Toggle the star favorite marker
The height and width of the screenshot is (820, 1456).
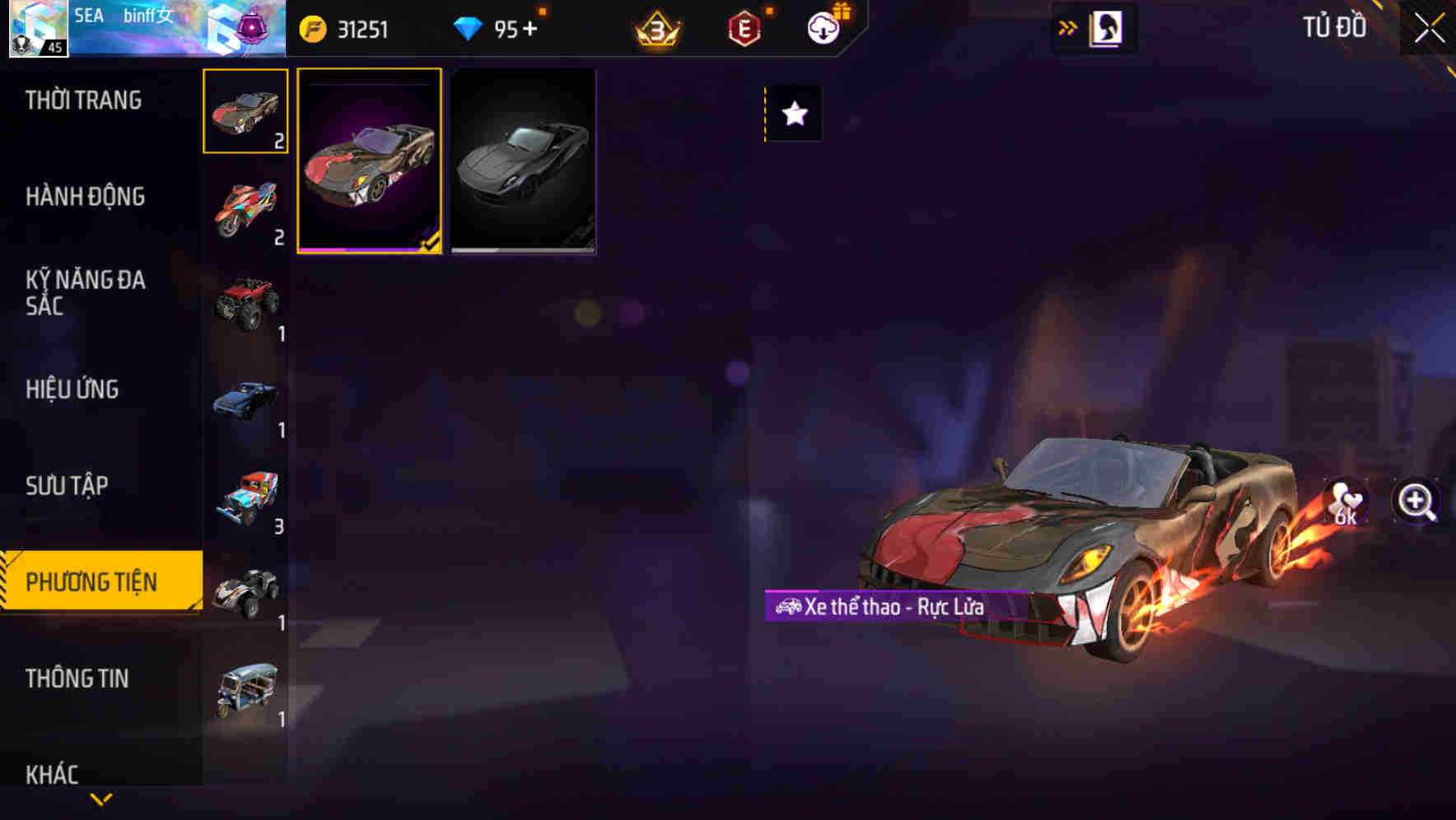pos(792,114)
